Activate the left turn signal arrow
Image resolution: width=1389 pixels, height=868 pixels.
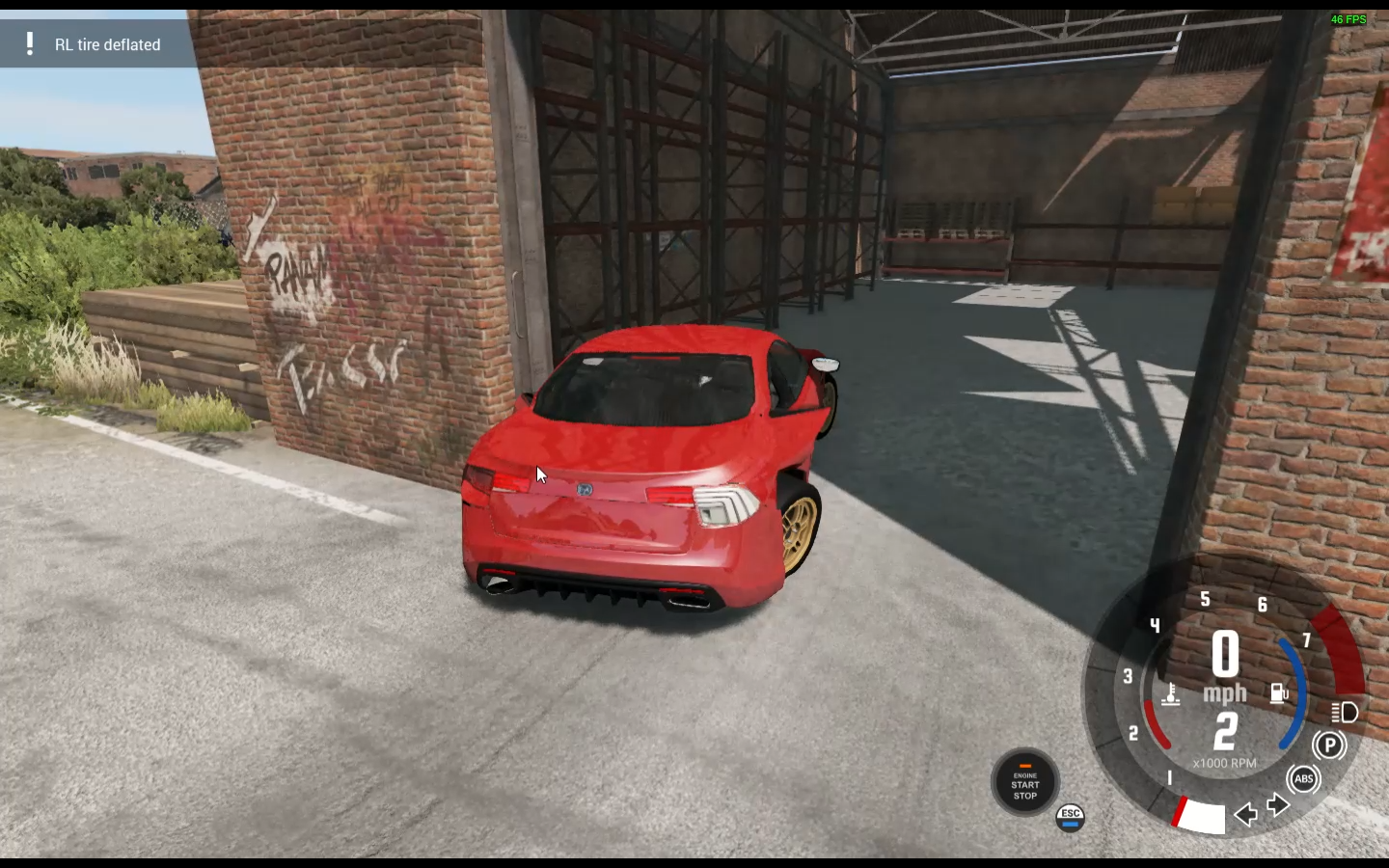click(1245, 815)
